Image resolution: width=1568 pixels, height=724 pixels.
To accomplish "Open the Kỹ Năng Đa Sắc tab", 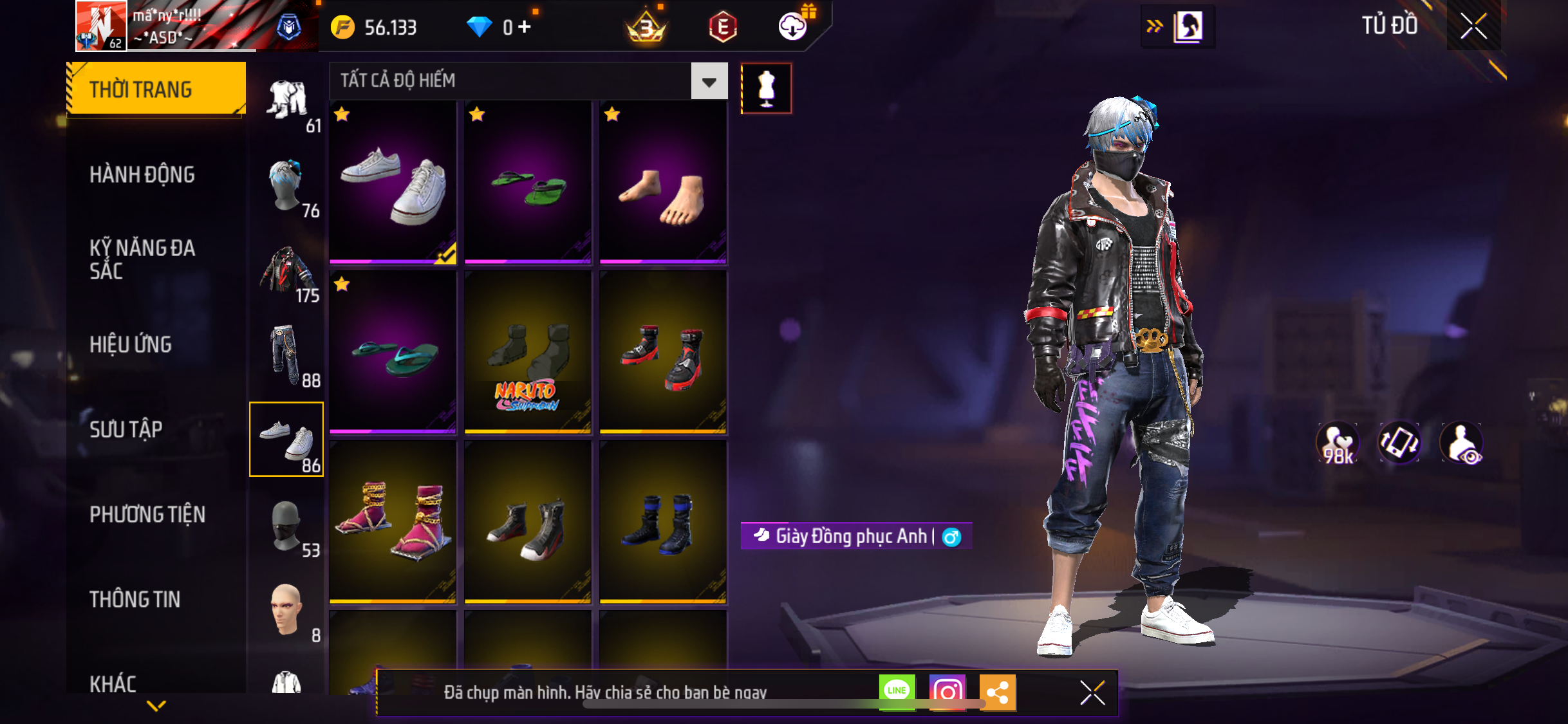I will click(142, 259).
